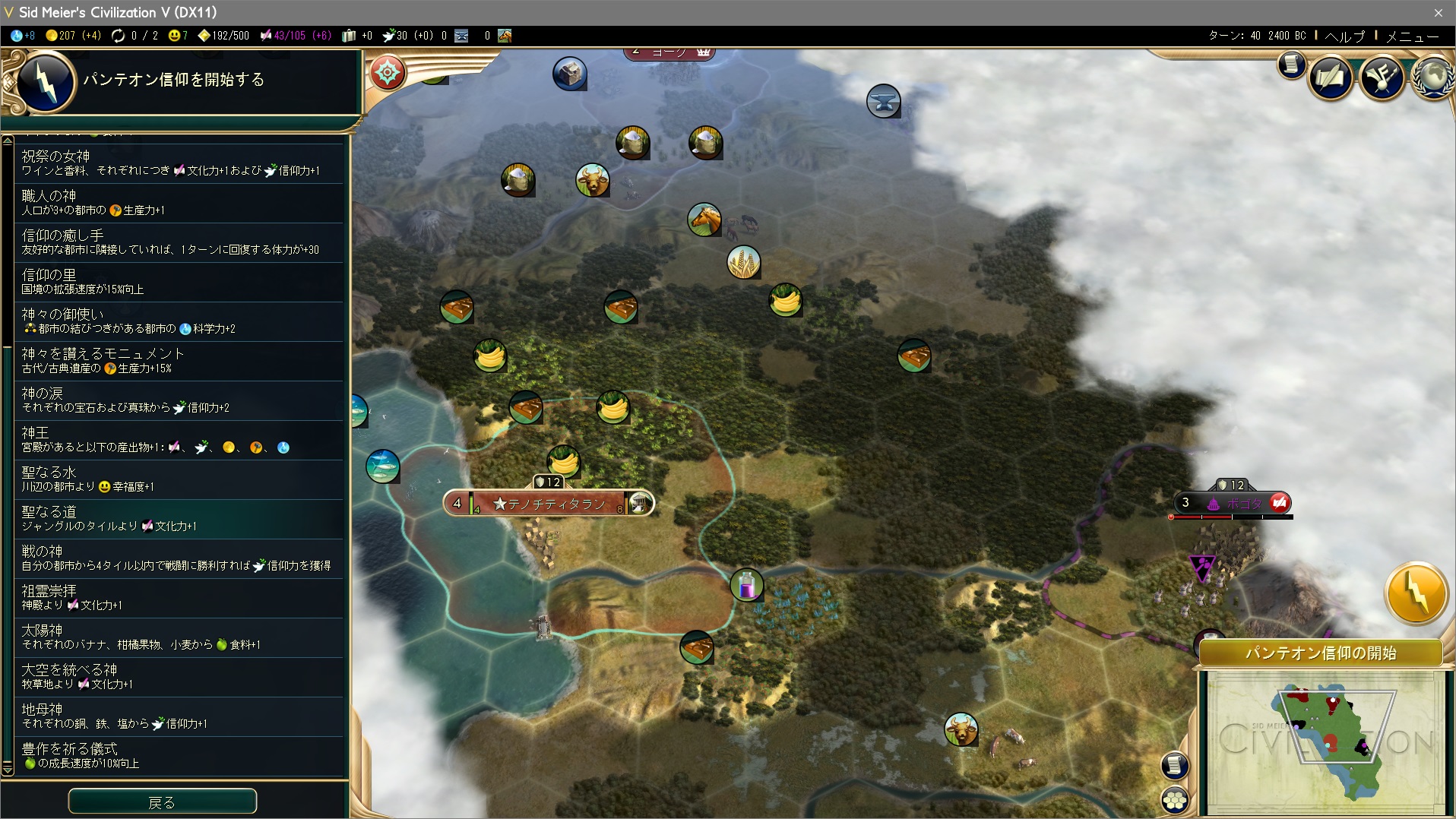Open the メニュー game menu
This screenshot has height=819, width=1456.
click(1412, 36)
